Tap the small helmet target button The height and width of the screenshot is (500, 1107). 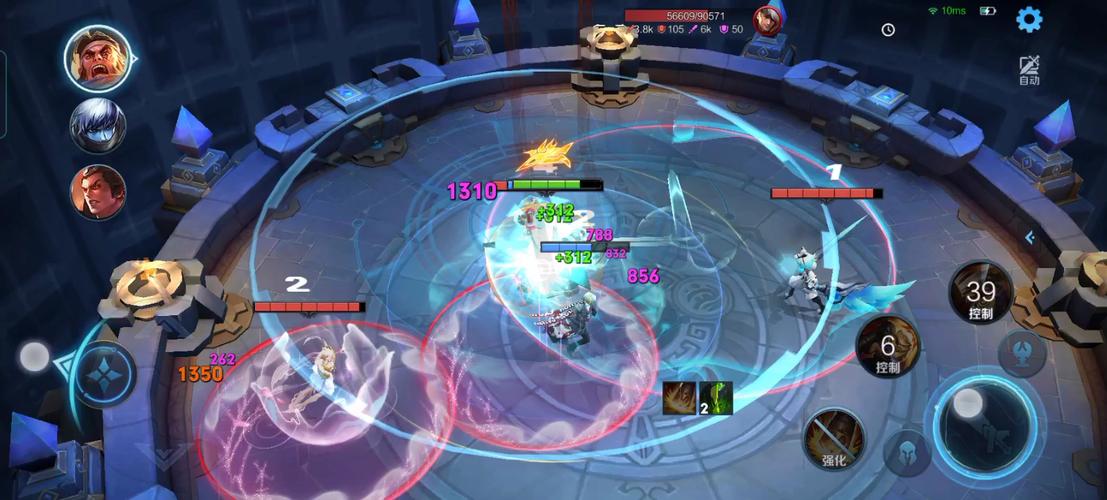coord(907,453)
